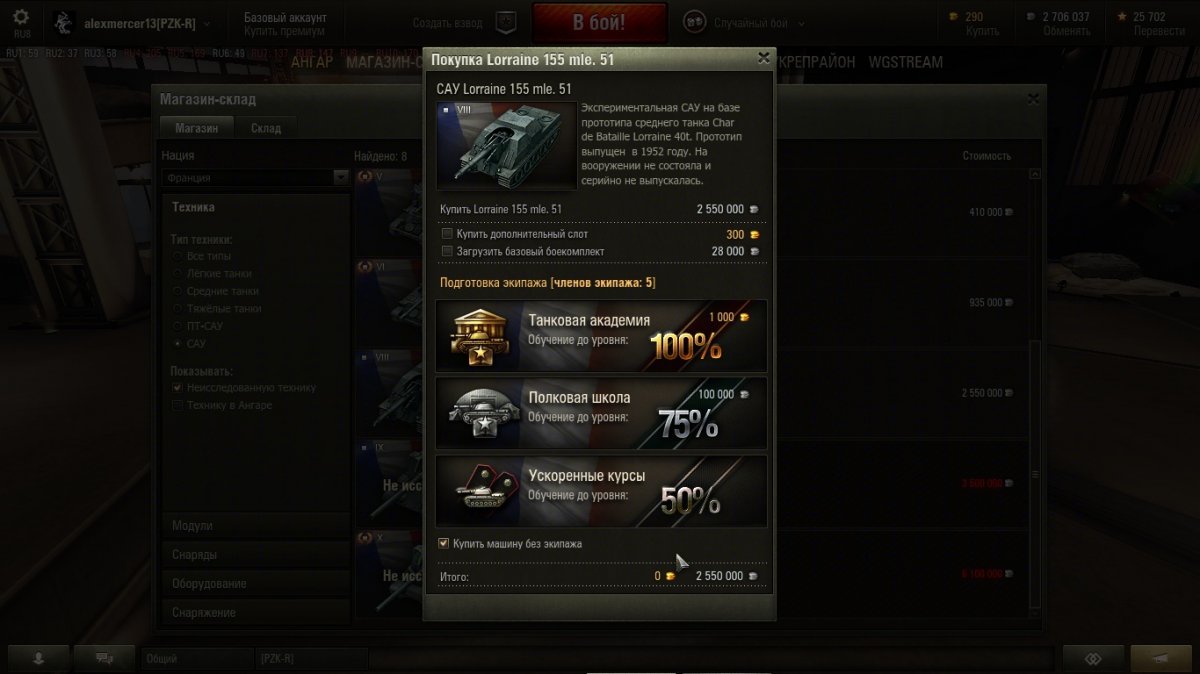Hit the red 'В бой!' battle button
The height and width of the screenshot is (674, 1200).
tap(599, 22)
